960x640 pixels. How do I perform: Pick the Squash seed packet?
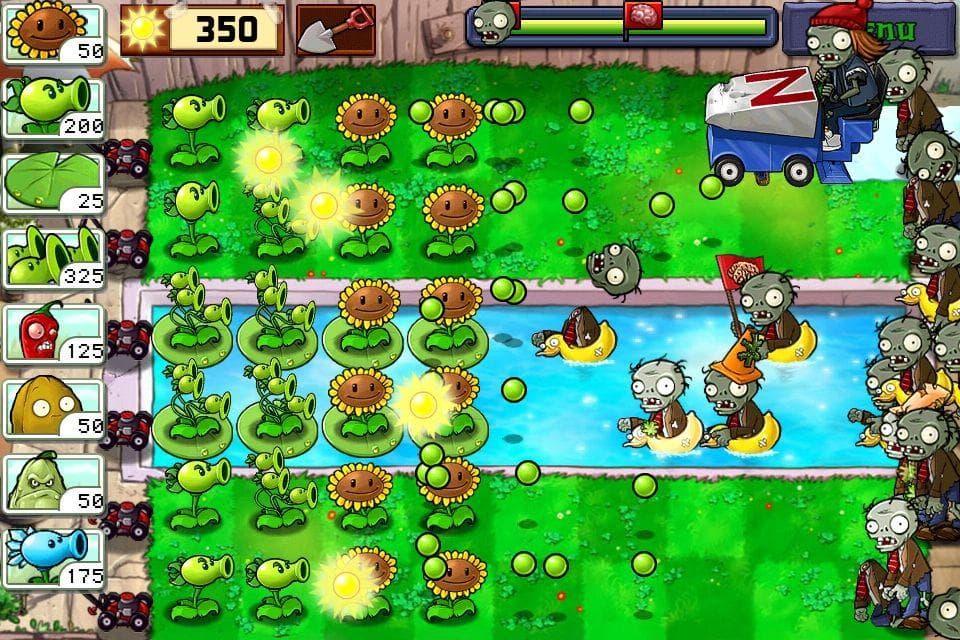55,483
